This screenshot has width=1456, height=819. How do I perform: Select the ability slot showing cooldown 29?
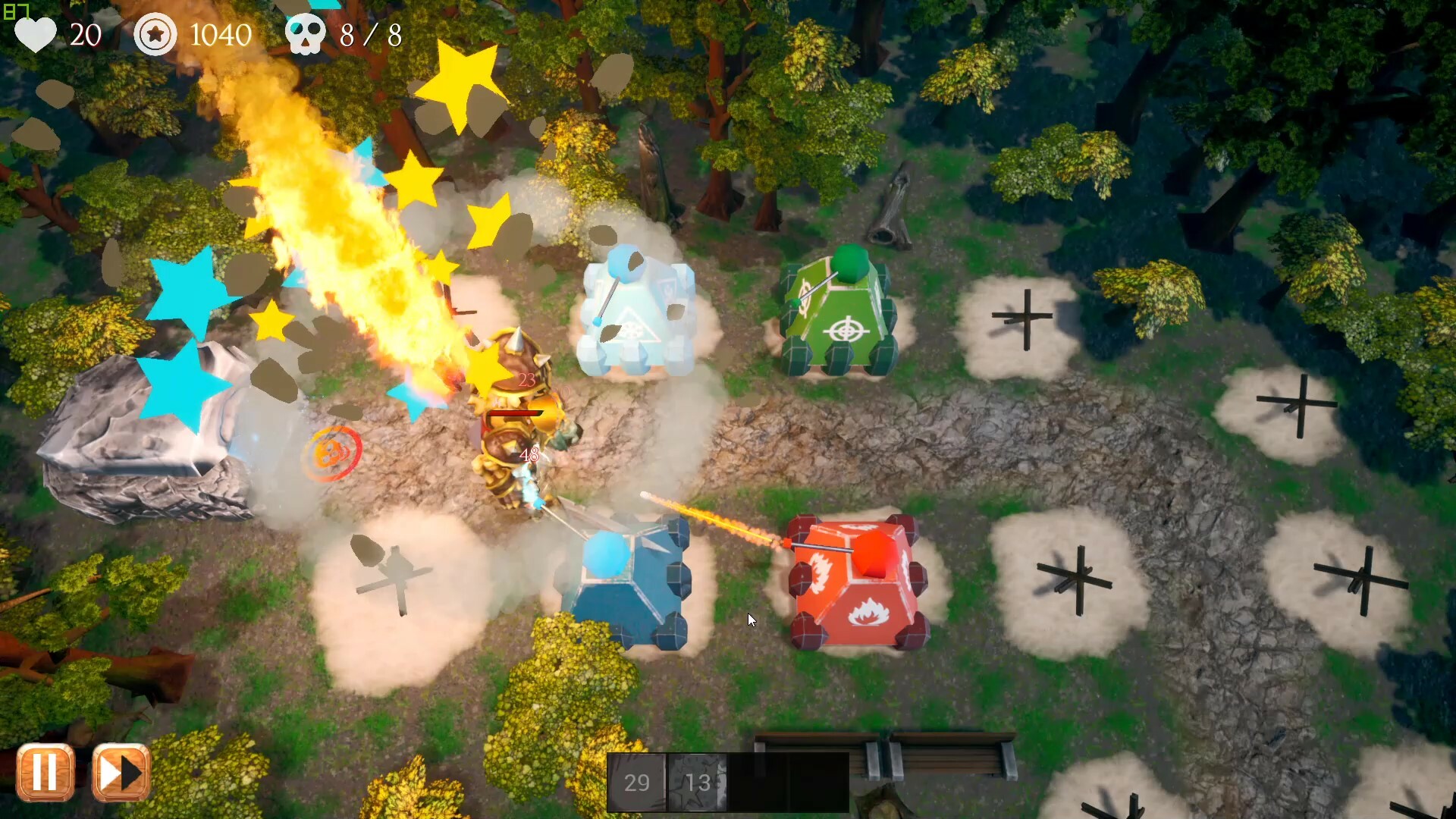click(x=636, y=782)
